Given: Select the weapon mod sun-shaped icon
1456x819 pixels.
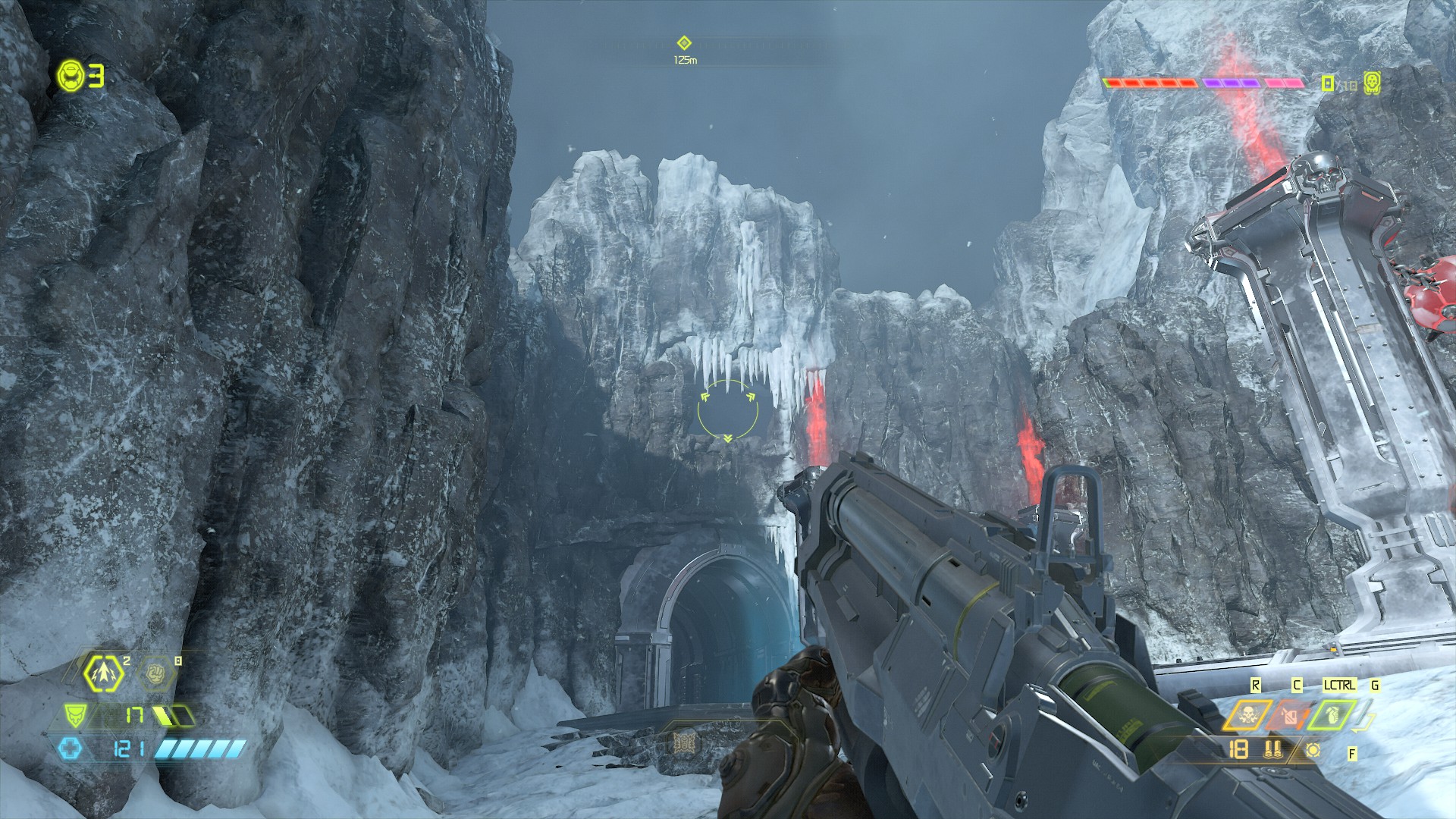Looking at the screenshot, I should click(x=1313, y=751).
